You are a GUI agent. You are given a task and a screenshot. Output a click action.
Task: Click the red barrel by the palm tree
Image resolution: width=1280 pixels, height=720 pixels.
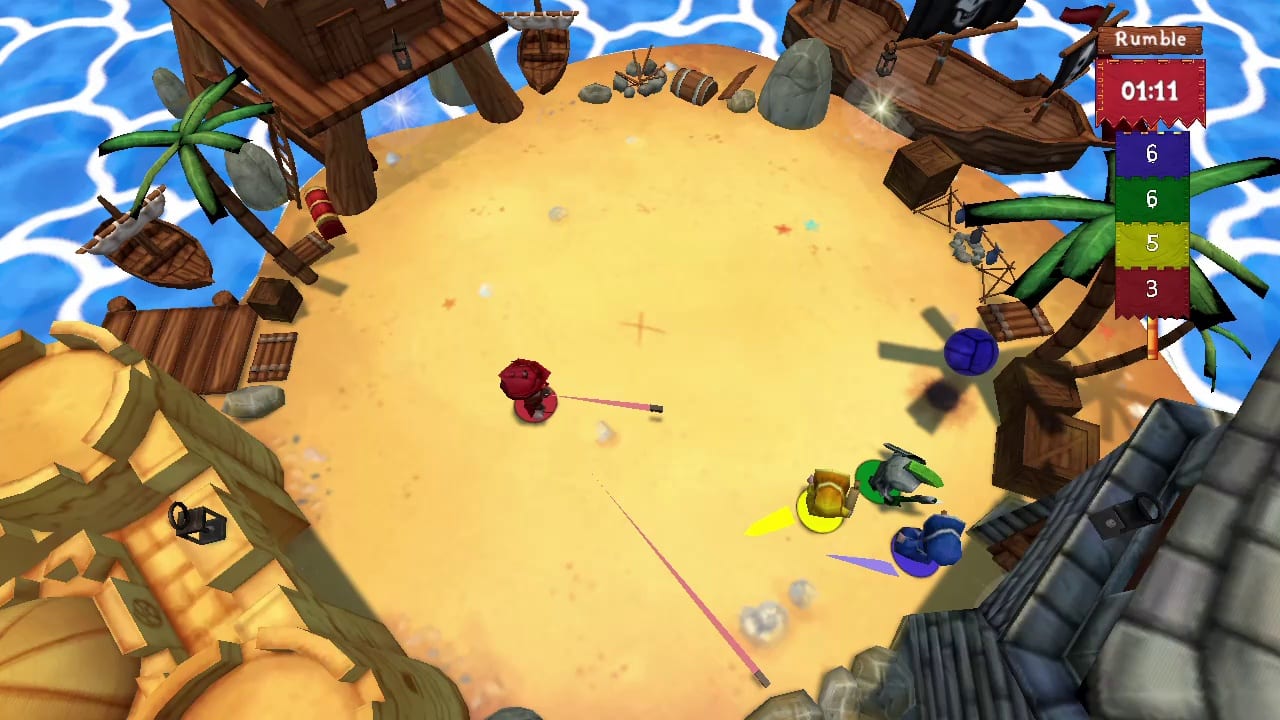(x=322, y=210)
